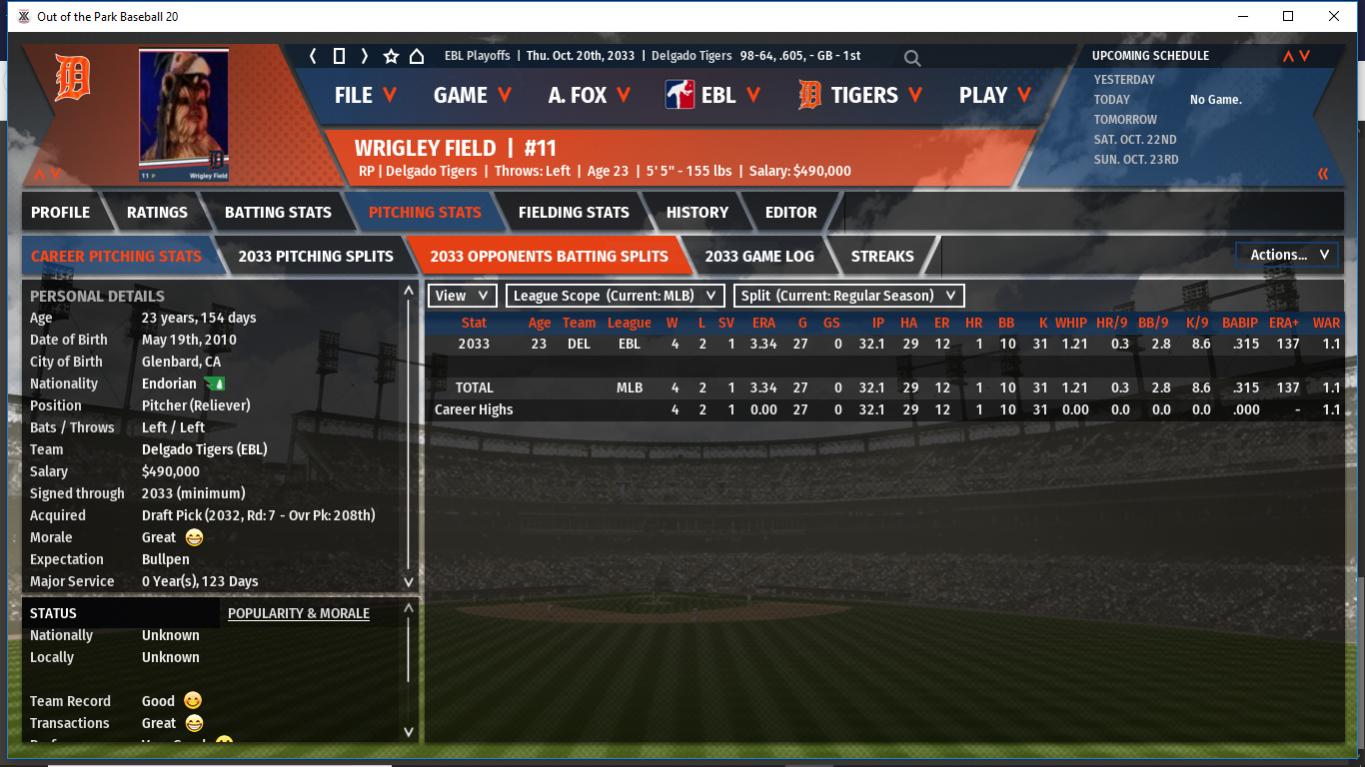The width and height of the screenshot is (1365, 767).
Task: Open the PLAY menu
Action: click(992, 95)
